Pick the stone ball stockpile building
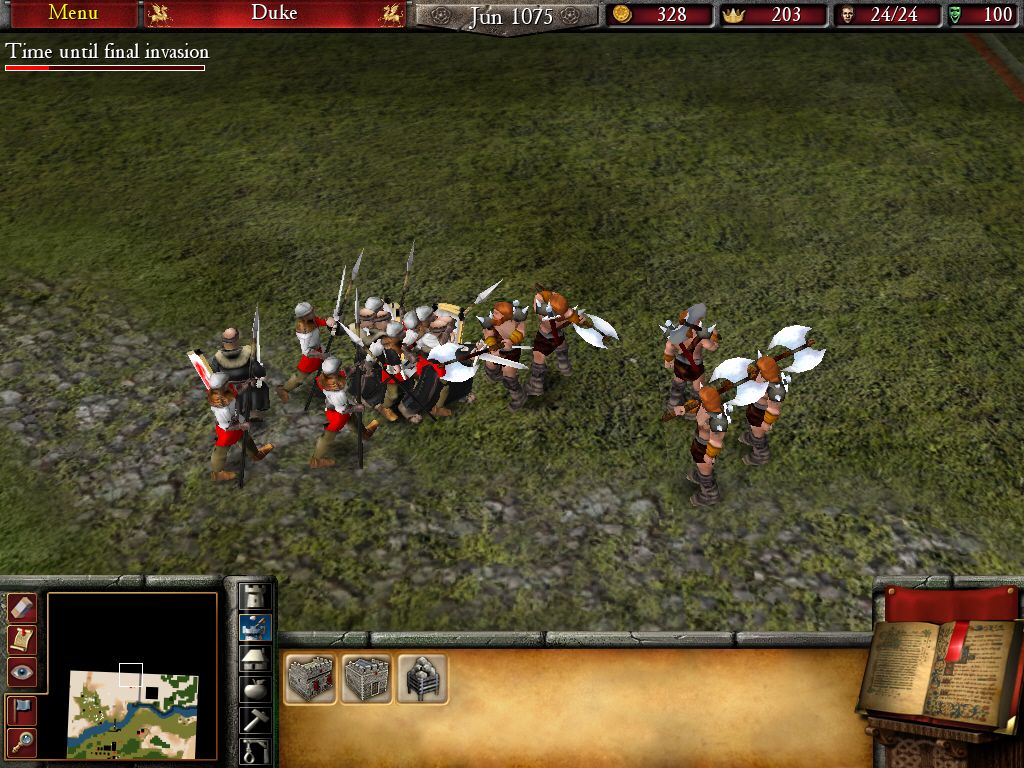Viewport: 1024px width, 768px height. point(421,679)
